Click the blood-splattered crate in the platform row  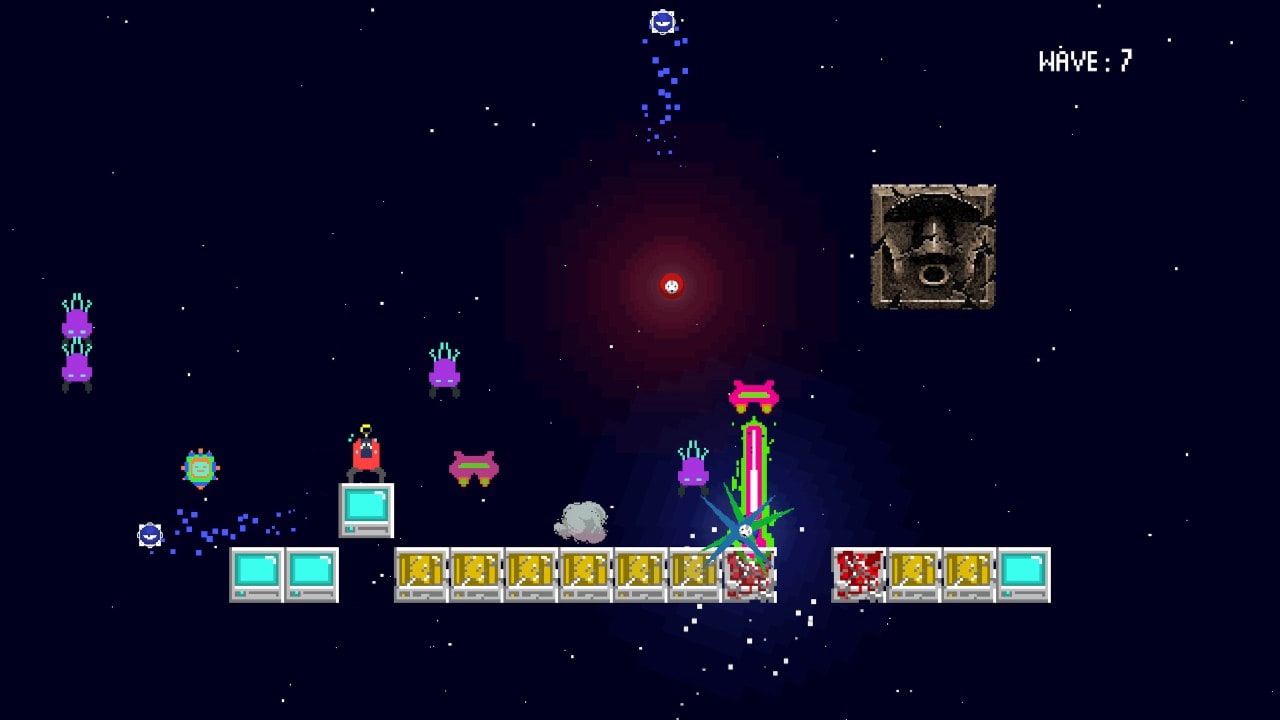(x=860, y=575)
